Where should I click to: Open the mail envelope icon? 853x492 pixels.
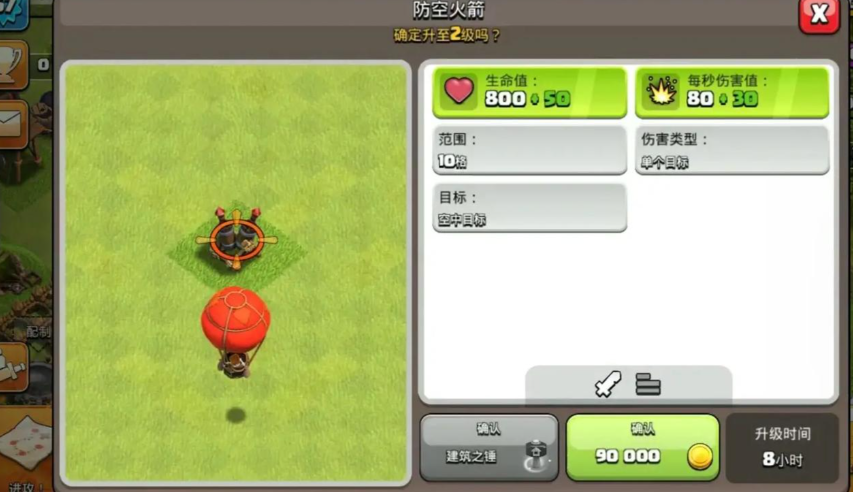coord(12,122)
